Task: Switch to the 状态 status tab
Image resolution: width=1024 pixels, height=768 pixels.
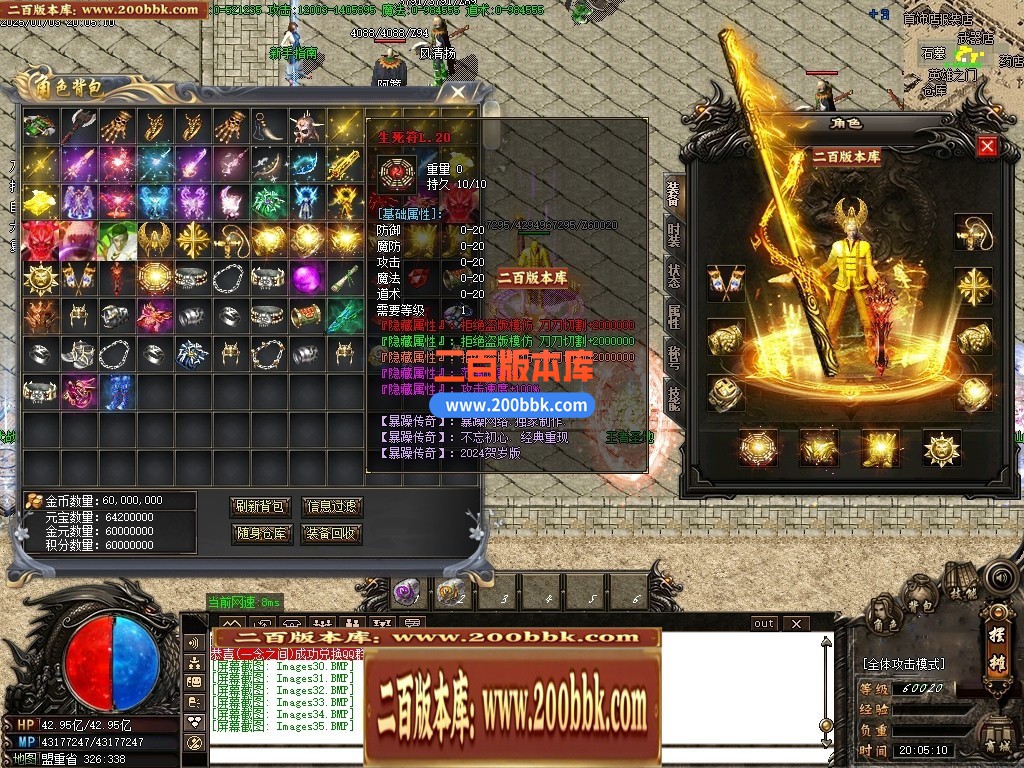Action: (x=673, y=277)
